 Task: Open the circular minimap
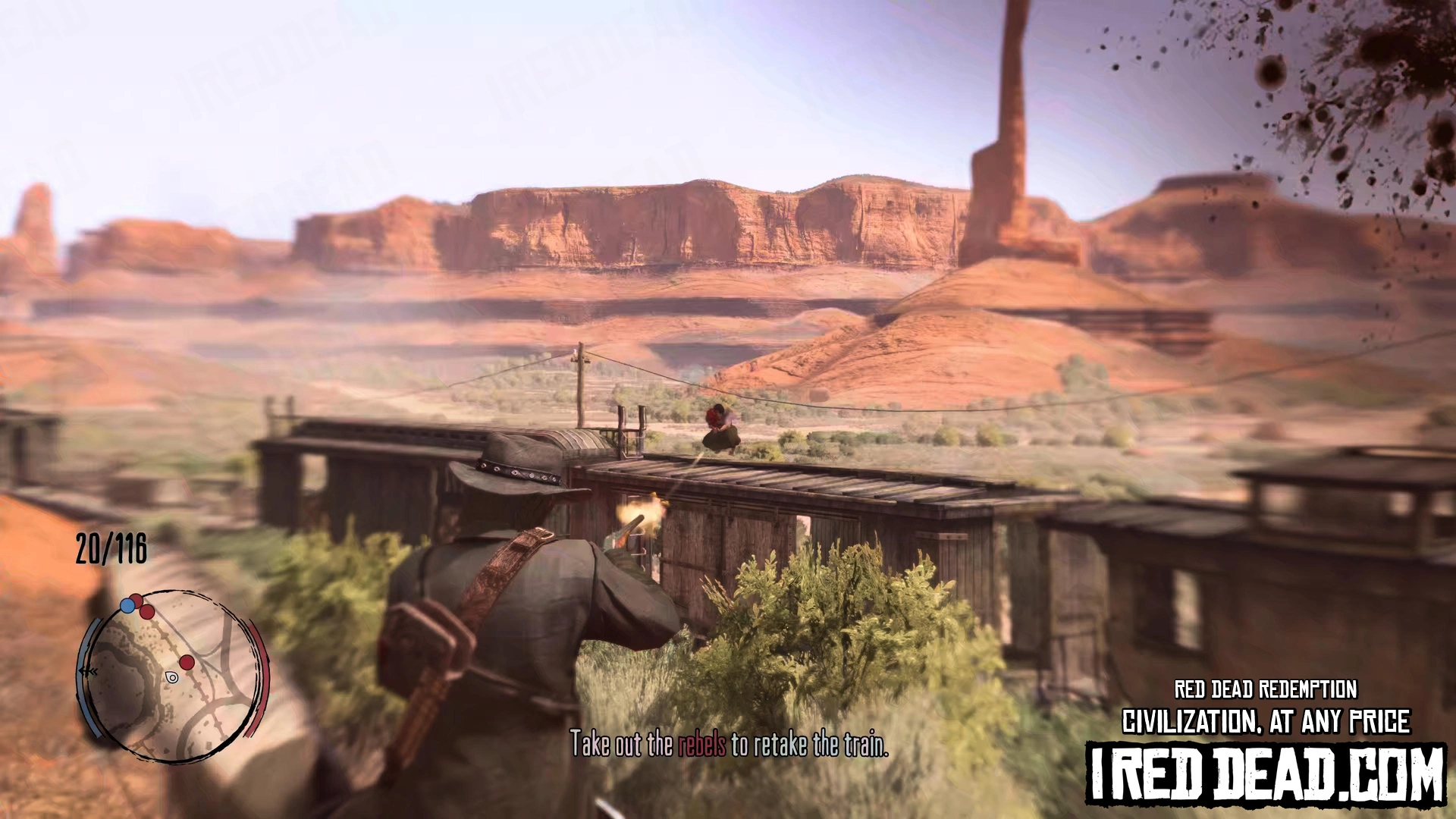click(x=173, y=675)
